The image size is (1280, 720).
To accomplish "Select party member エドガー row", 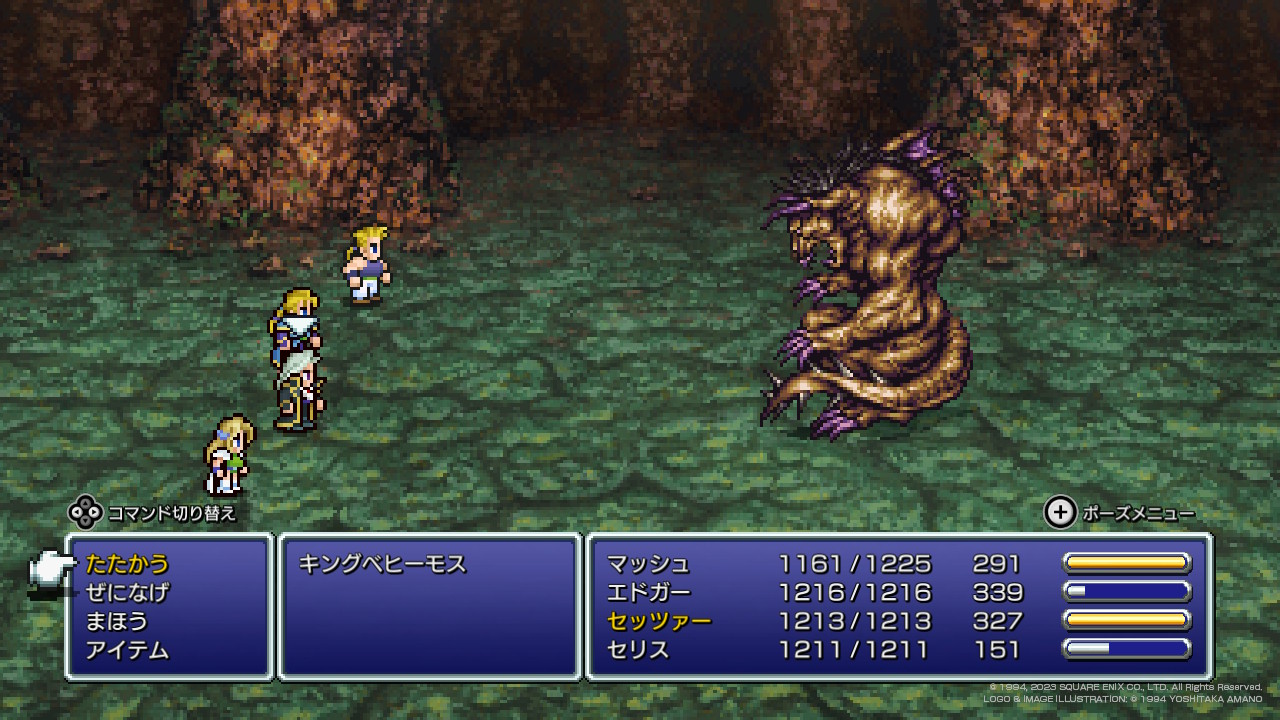I will pyautogui.click(x=648, y=593).
